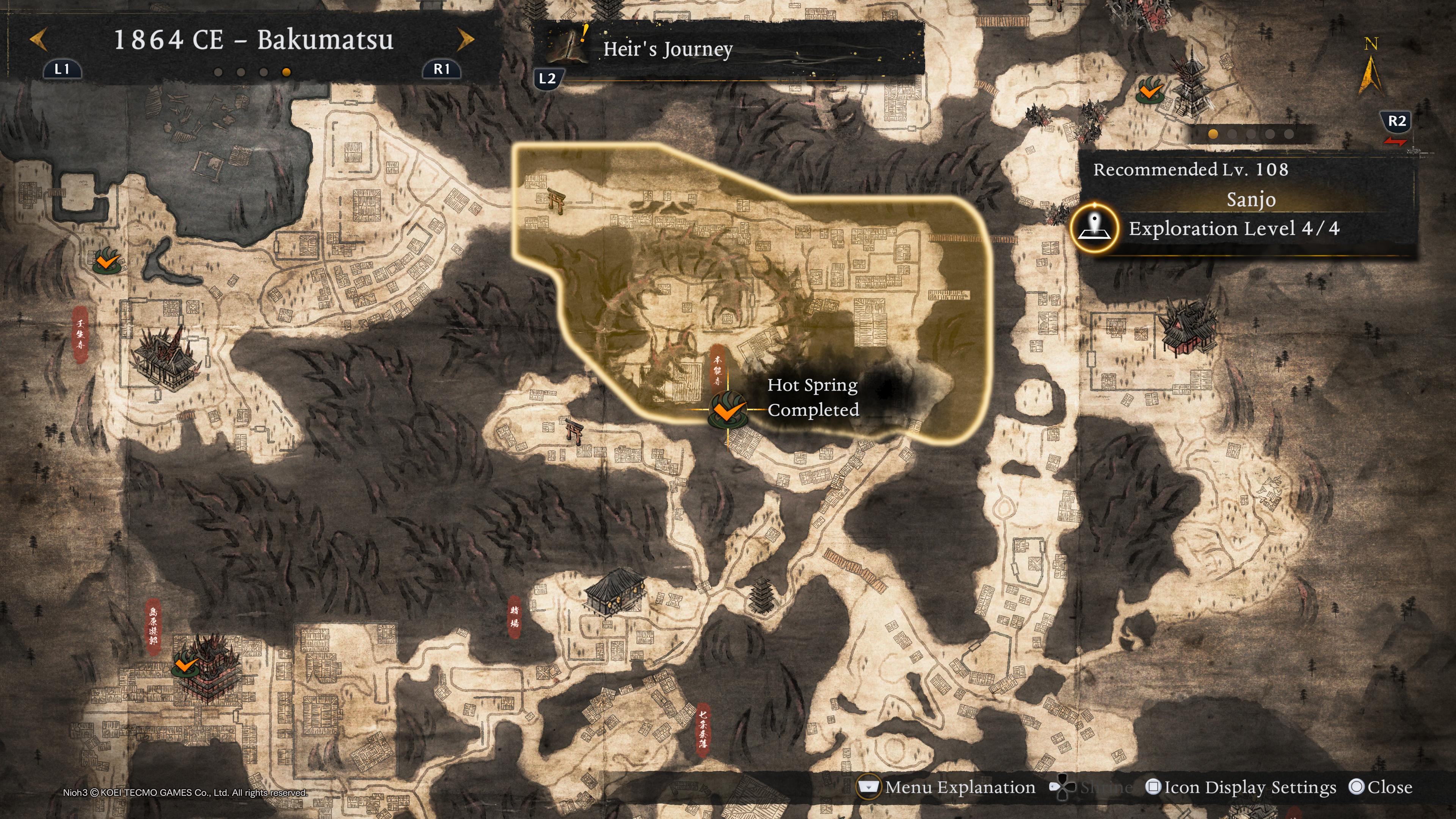This screenshot has width=1456, height=819.
Task: Open the Sanjo Exploration Level details
Action: 1234,228
